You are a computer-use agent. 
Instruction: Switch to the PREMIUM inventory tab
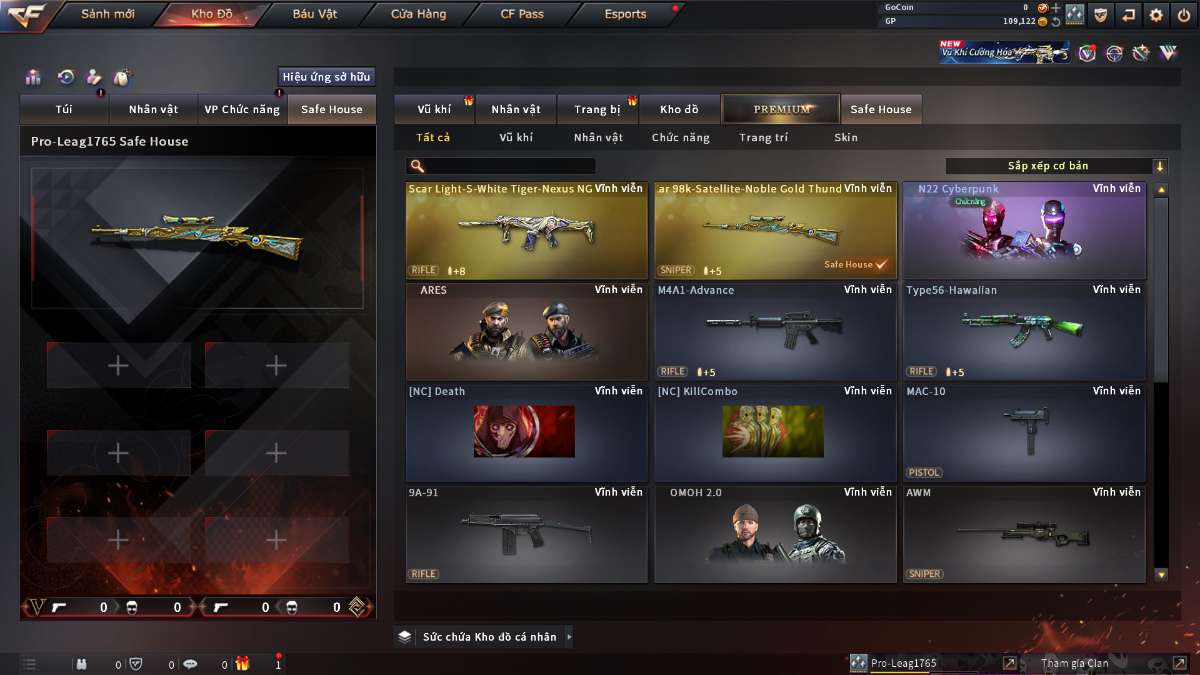click(x=782, y=109)
